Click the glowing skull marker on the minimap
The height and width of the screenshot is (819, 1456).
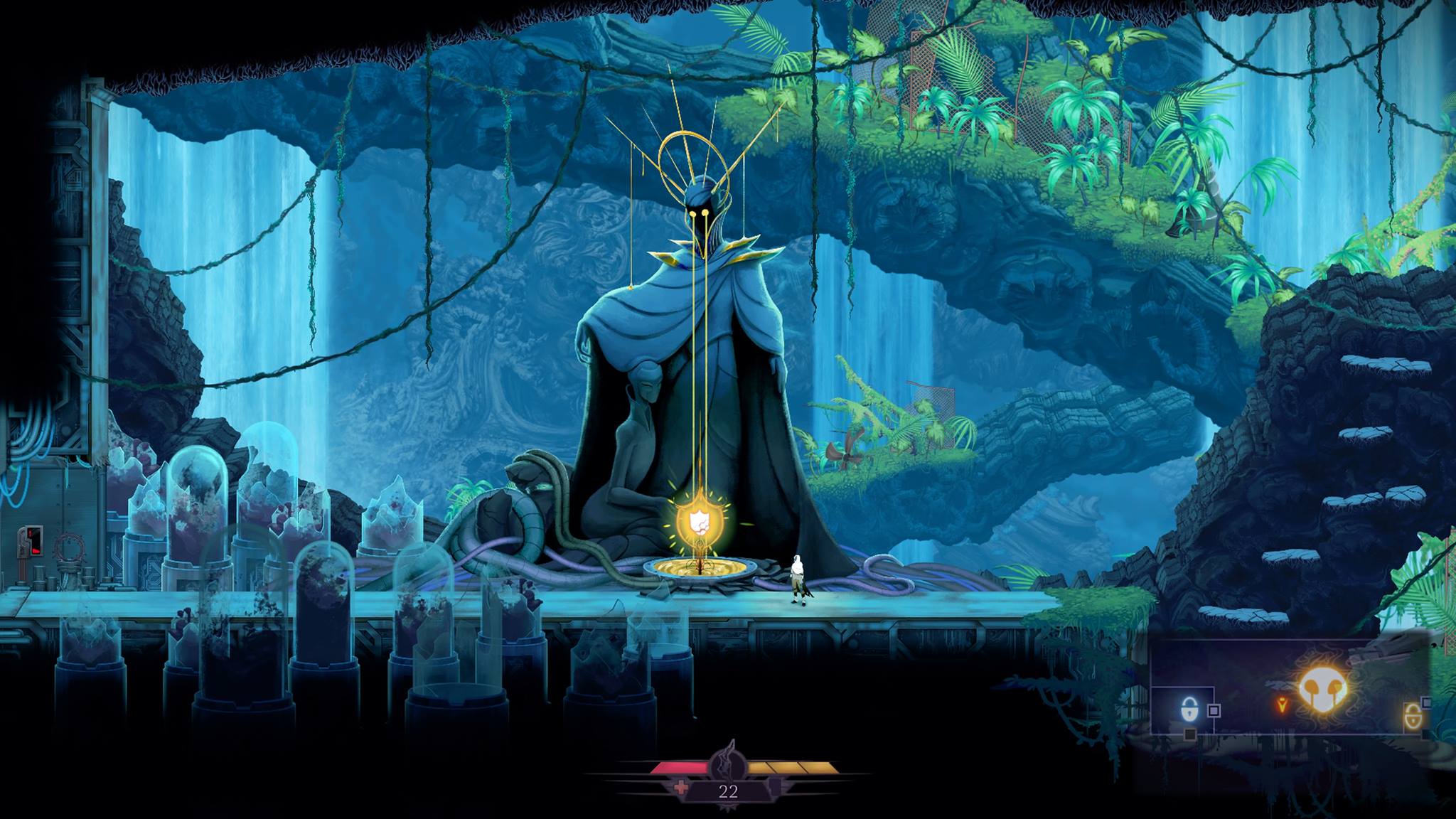pyautogui.click(x=1322, y=692)
